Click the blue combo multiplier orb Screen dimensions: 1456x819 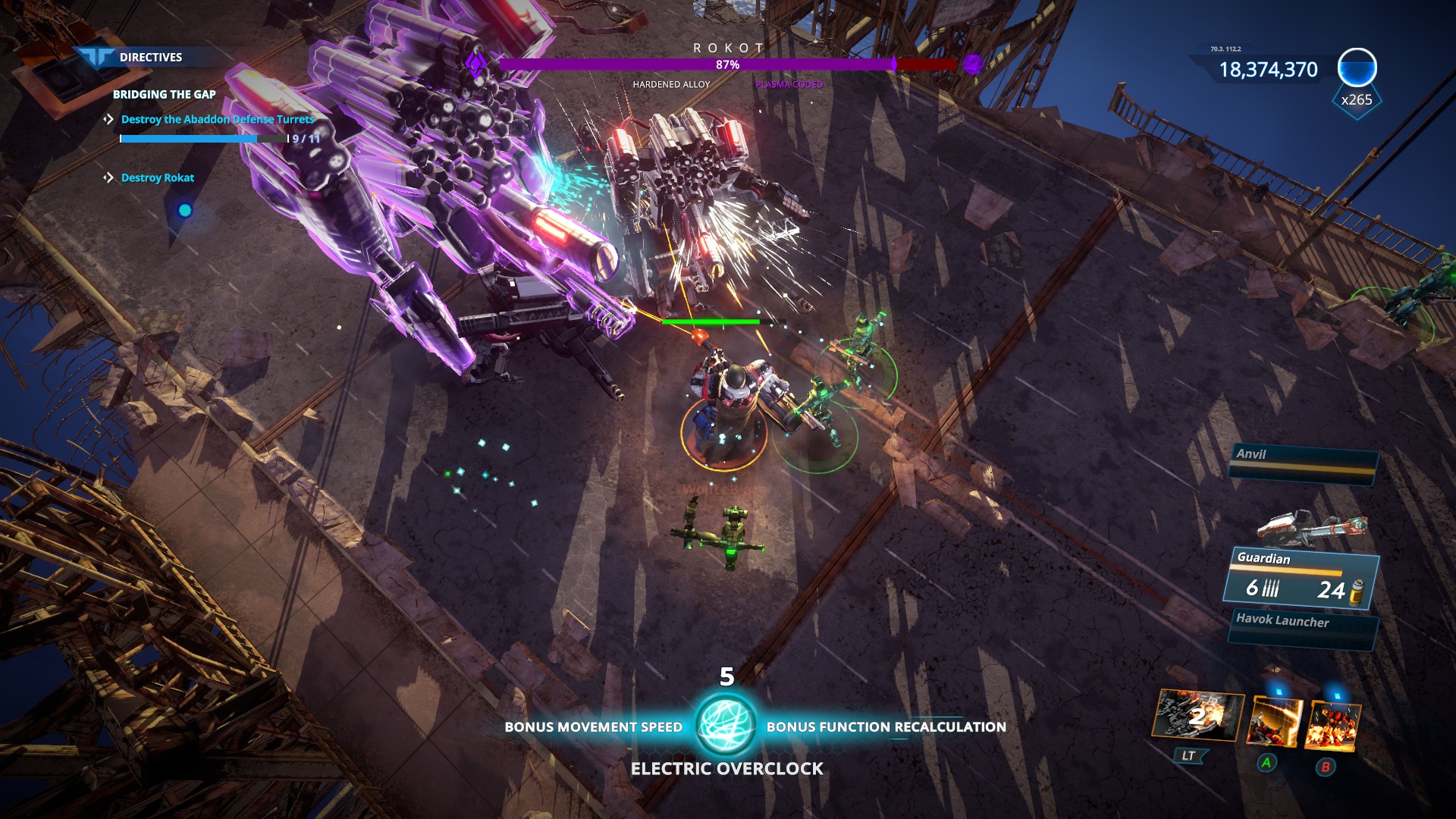pyautogui.click(x=1357, y=69)
